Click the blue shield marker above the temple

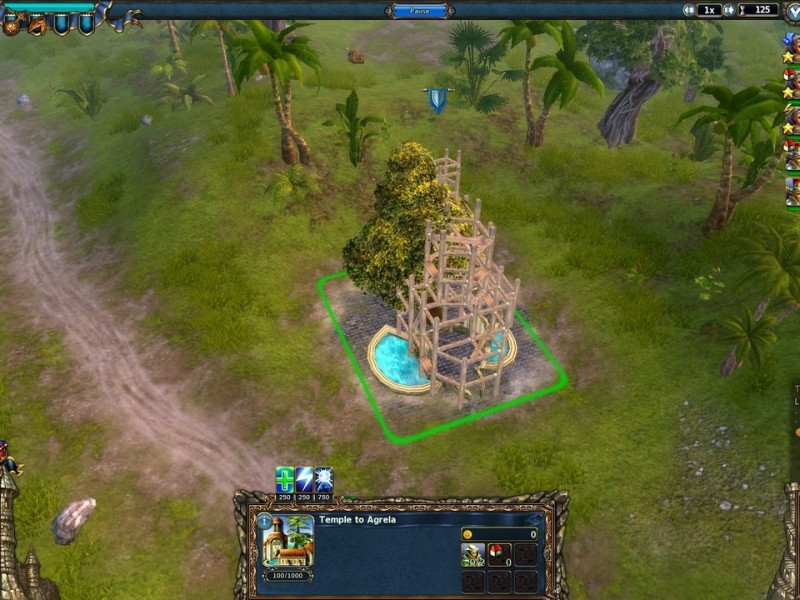tap(437, 99)
